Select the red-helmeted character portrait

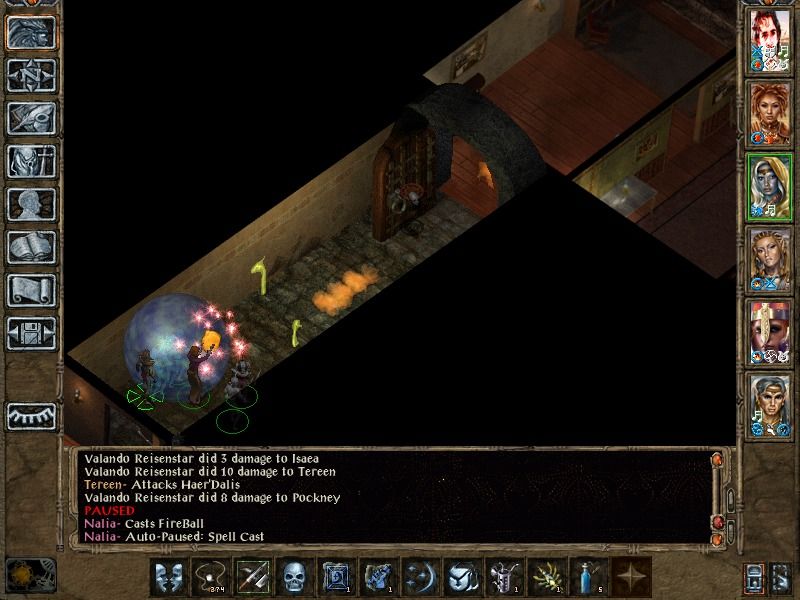click(x=771, y=332)
